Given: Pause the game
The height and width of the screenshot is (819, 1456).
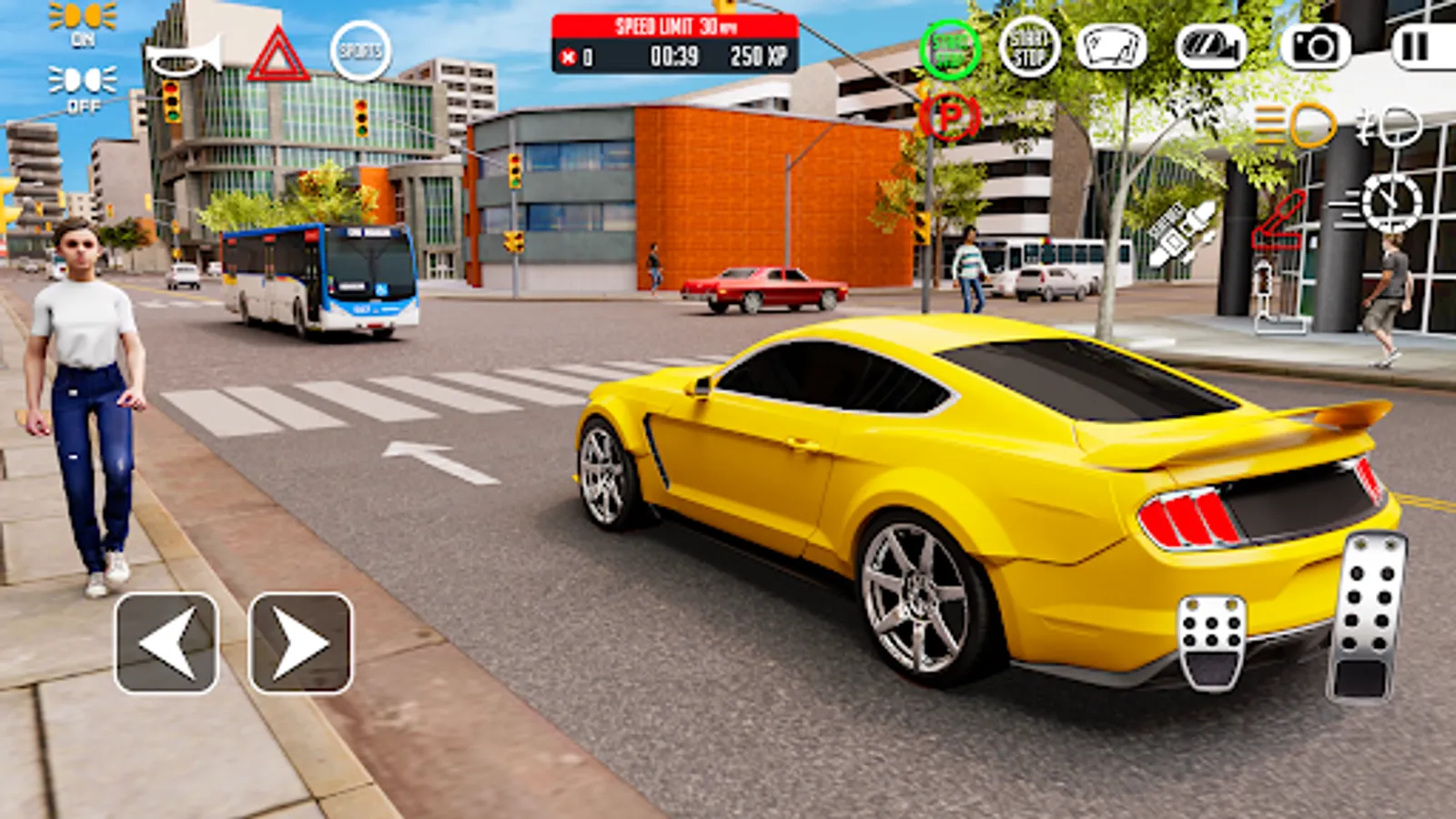Looking at the screenshot, I should (x=1415, y=45).
